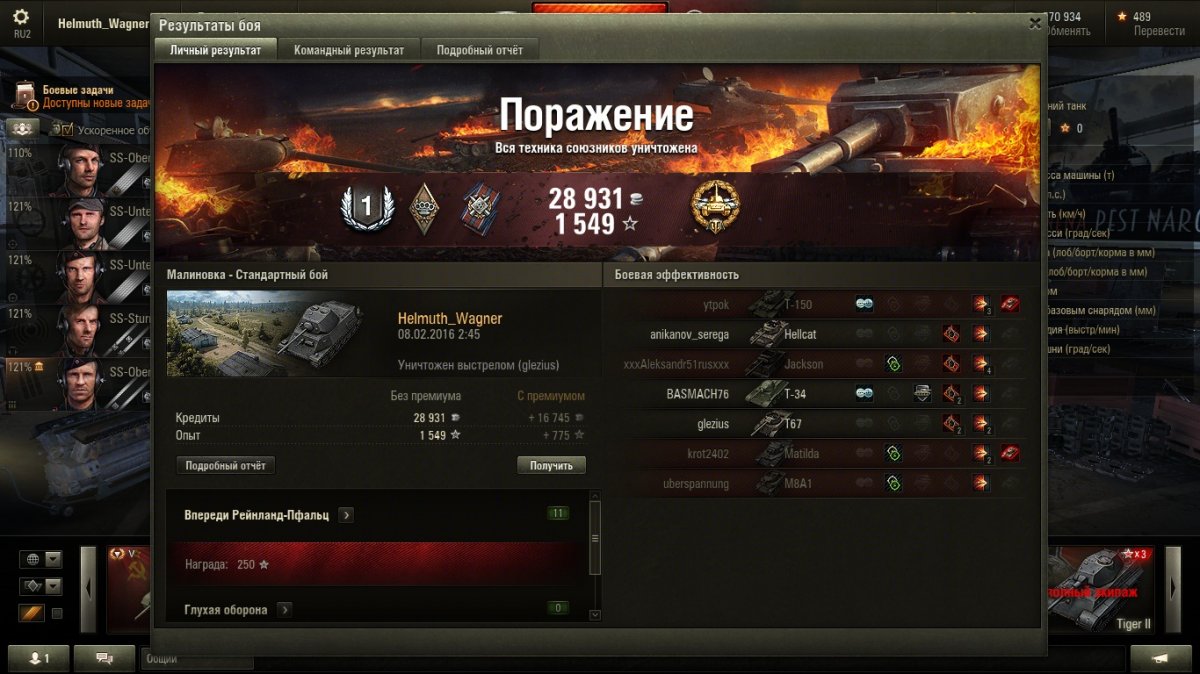
Task: Switch to the Командный результат tab
Action: (342, 50)
